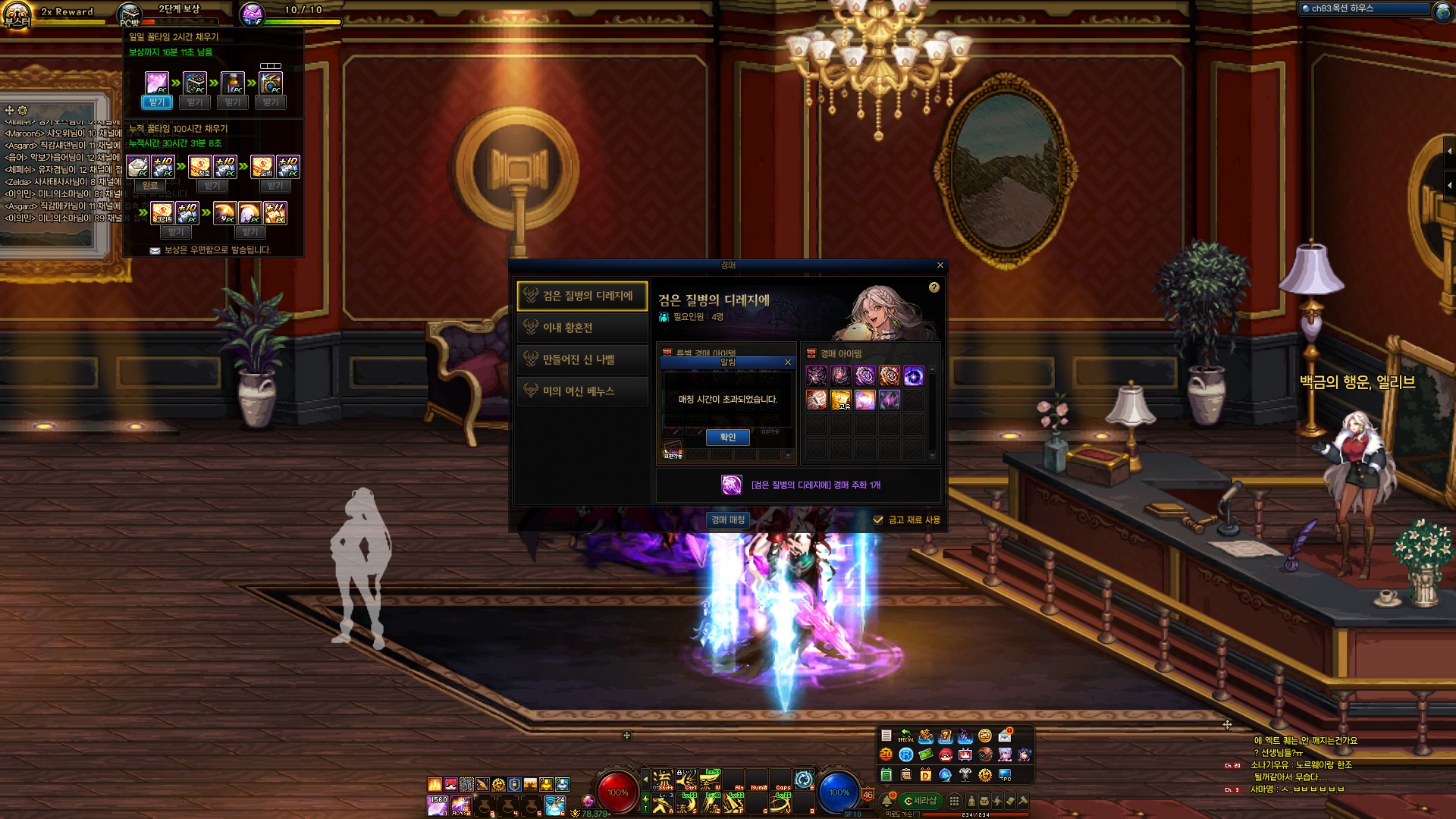Toggle the 금고 재료 사용 checkbox
The height and width of the screenshot is (819, 1456).
(878, 520)
